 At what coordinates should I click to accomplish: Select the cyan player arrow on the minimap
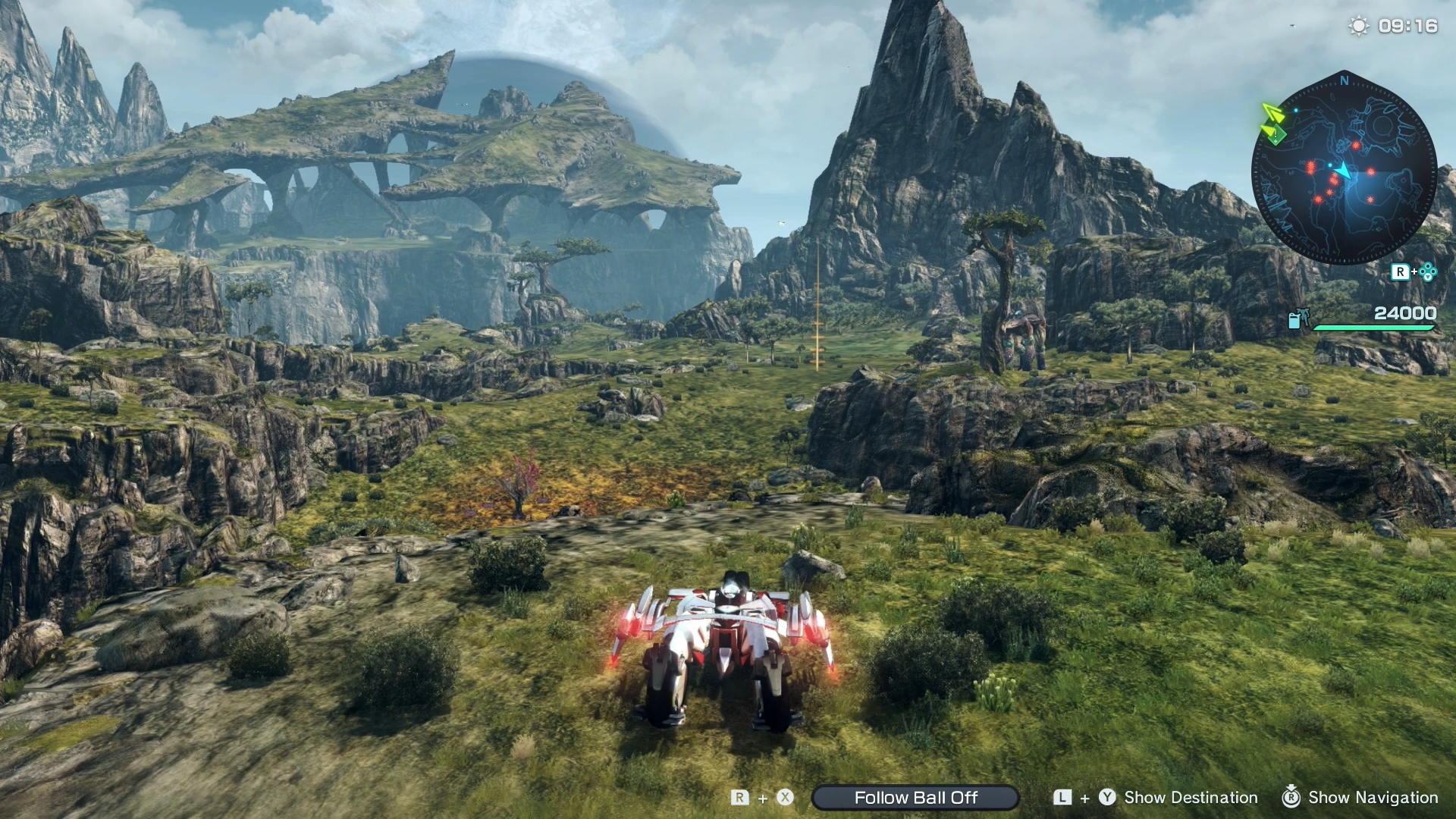pyautogui.click(x=1343, y=171)
